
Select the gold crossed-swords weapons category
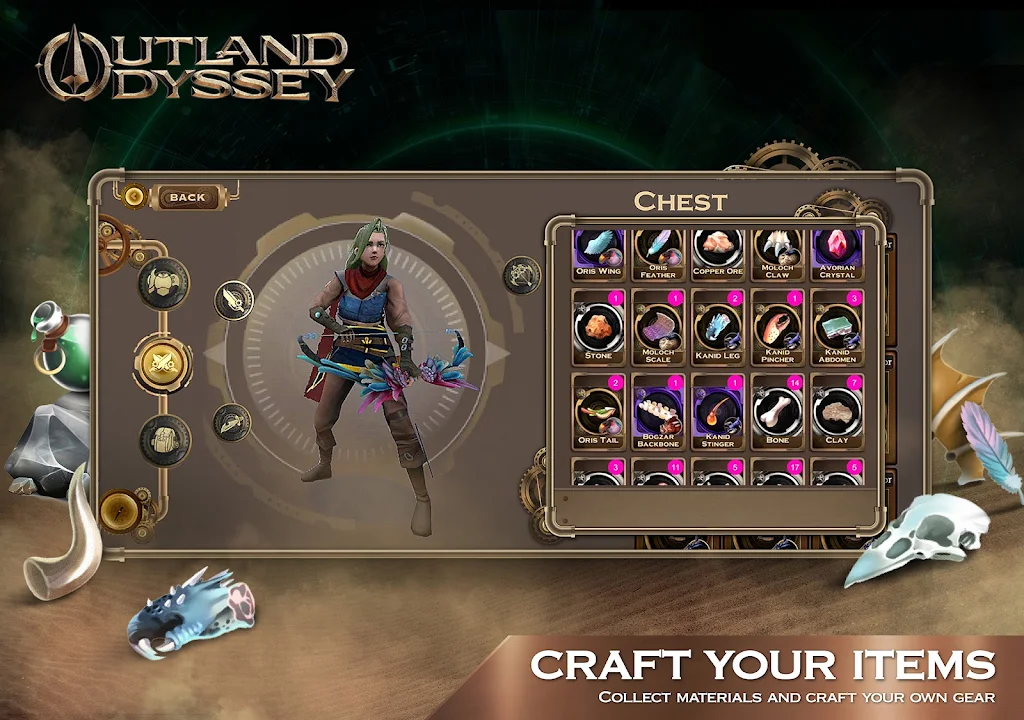point(164,363)
